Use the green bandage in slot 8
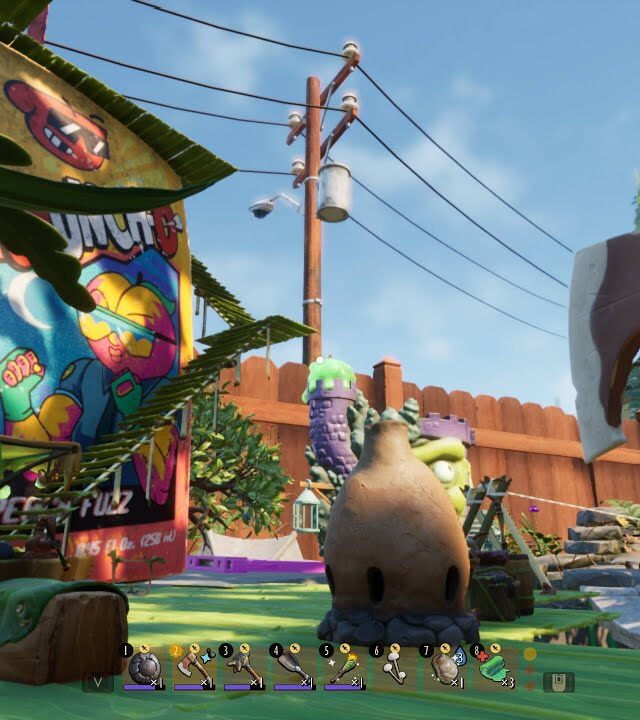 tap(491, 667)
